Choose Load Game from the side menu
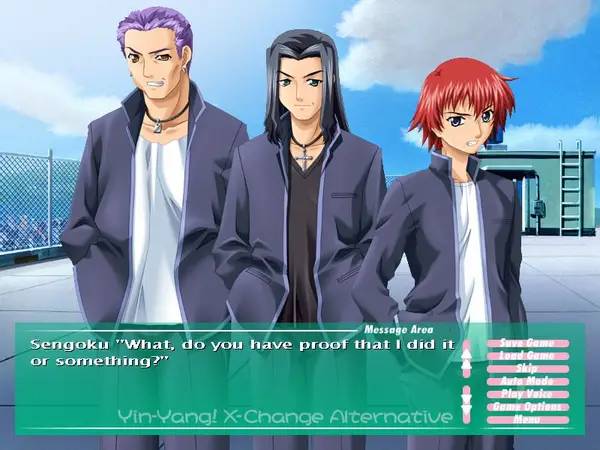The image size is (600, 450). [527, 356]
